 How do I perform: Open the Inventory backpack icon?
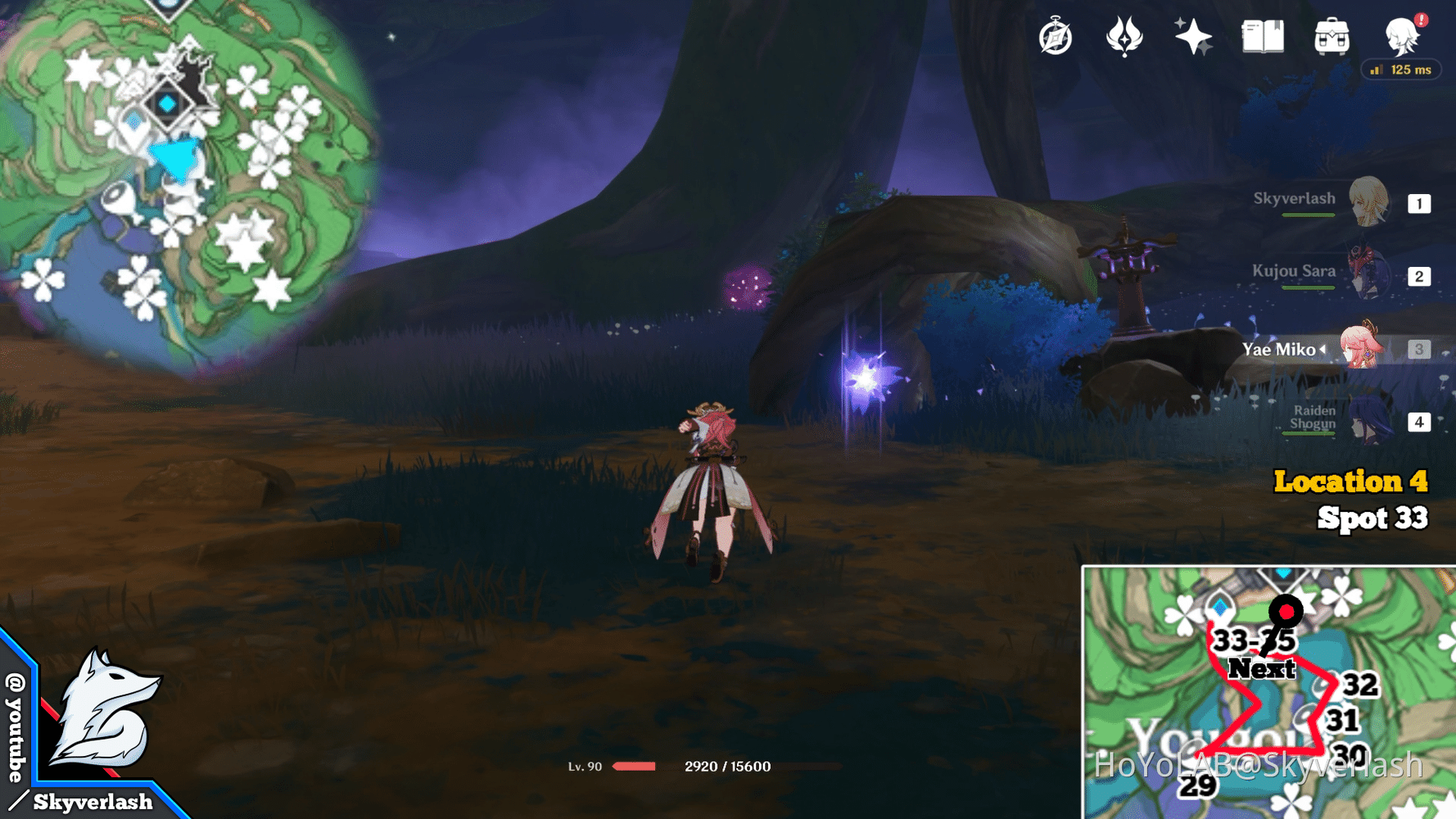coord(1332,34)
